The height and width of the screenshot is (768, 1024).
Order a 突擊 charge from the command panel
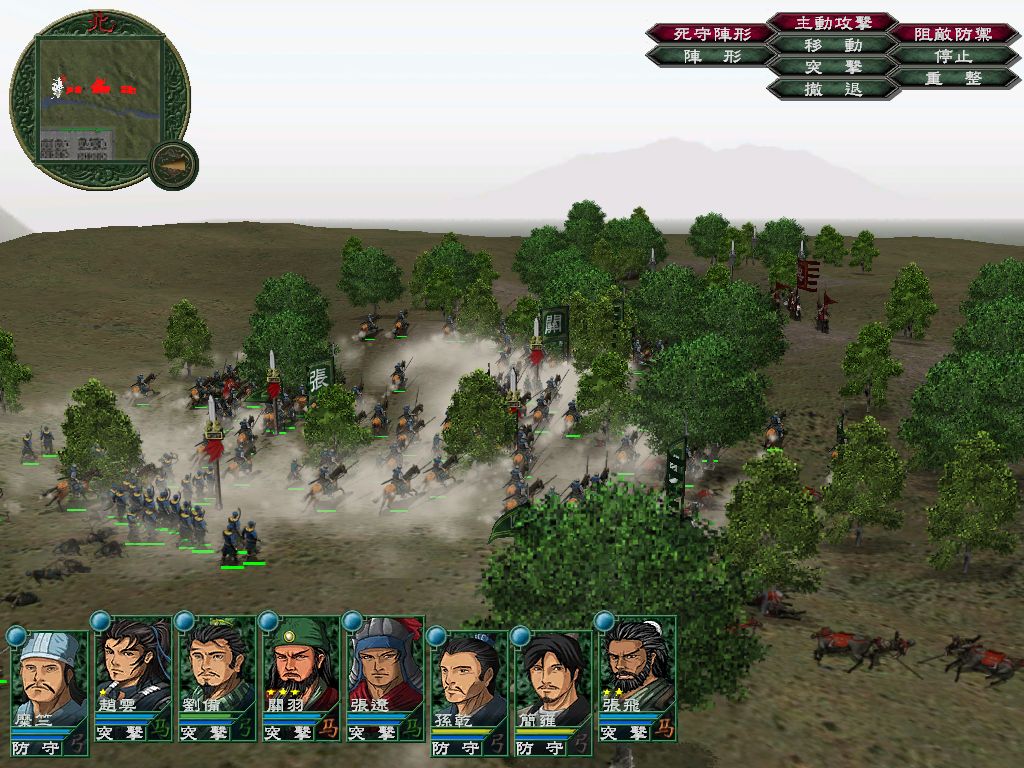(x=833, y=67)
